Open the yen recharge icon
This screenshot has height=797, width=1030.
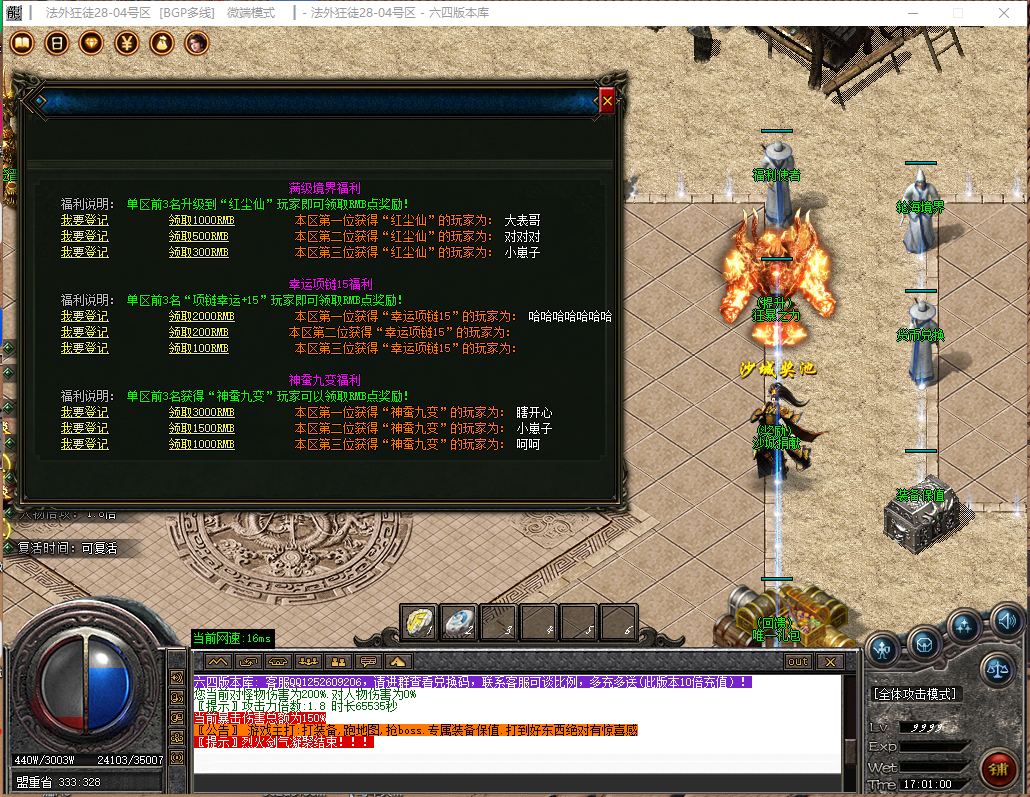[x=127, y=43]
